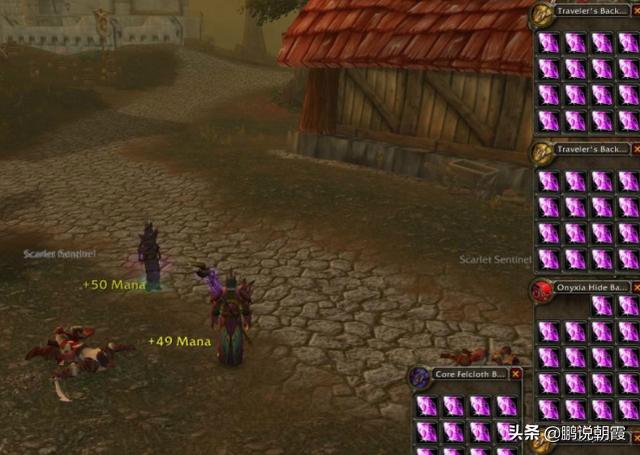Close the Onyxia Hide Backpack window
The width and height of the screenshot is (640, 455).
click(637, 289)
